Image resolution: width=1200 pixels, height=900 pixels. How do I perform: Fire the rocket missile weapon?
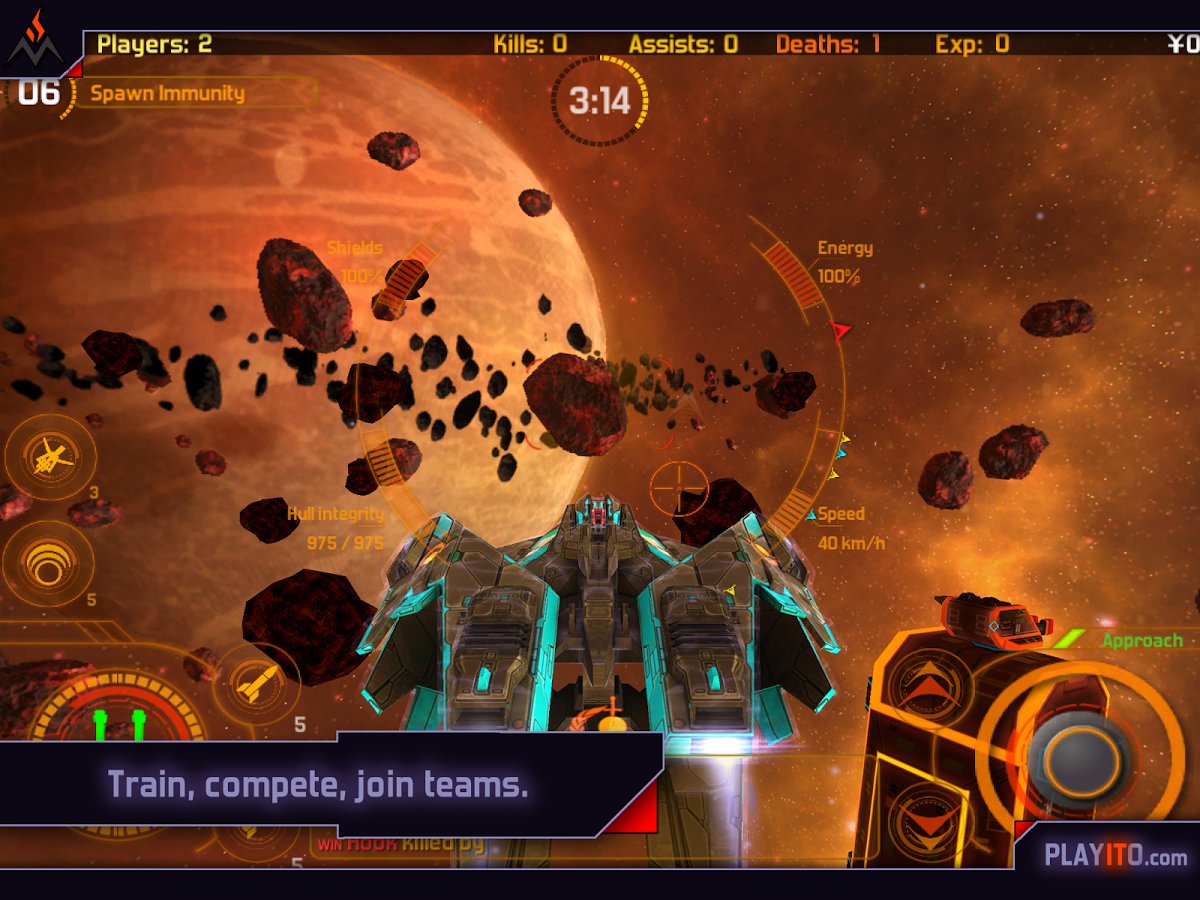(x=256, y=684)
